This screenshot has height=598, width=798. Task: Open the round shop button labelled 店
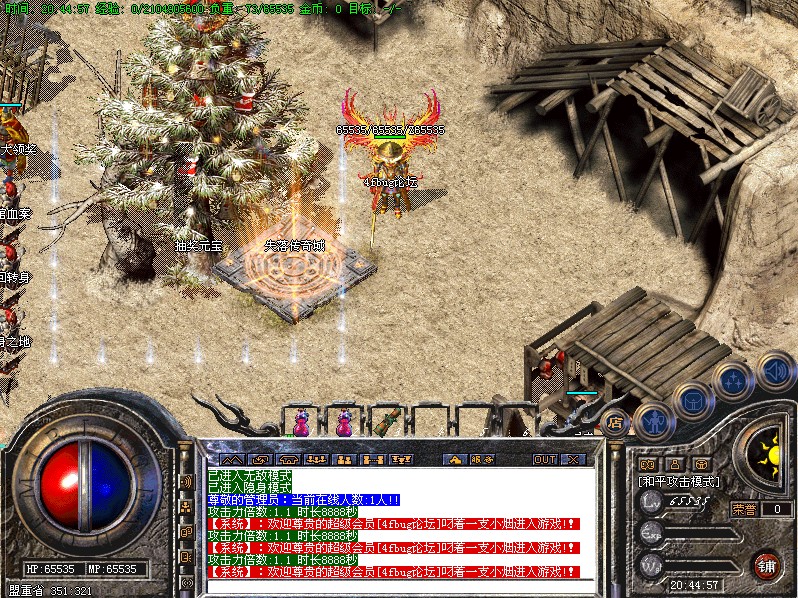pos(615,421)
